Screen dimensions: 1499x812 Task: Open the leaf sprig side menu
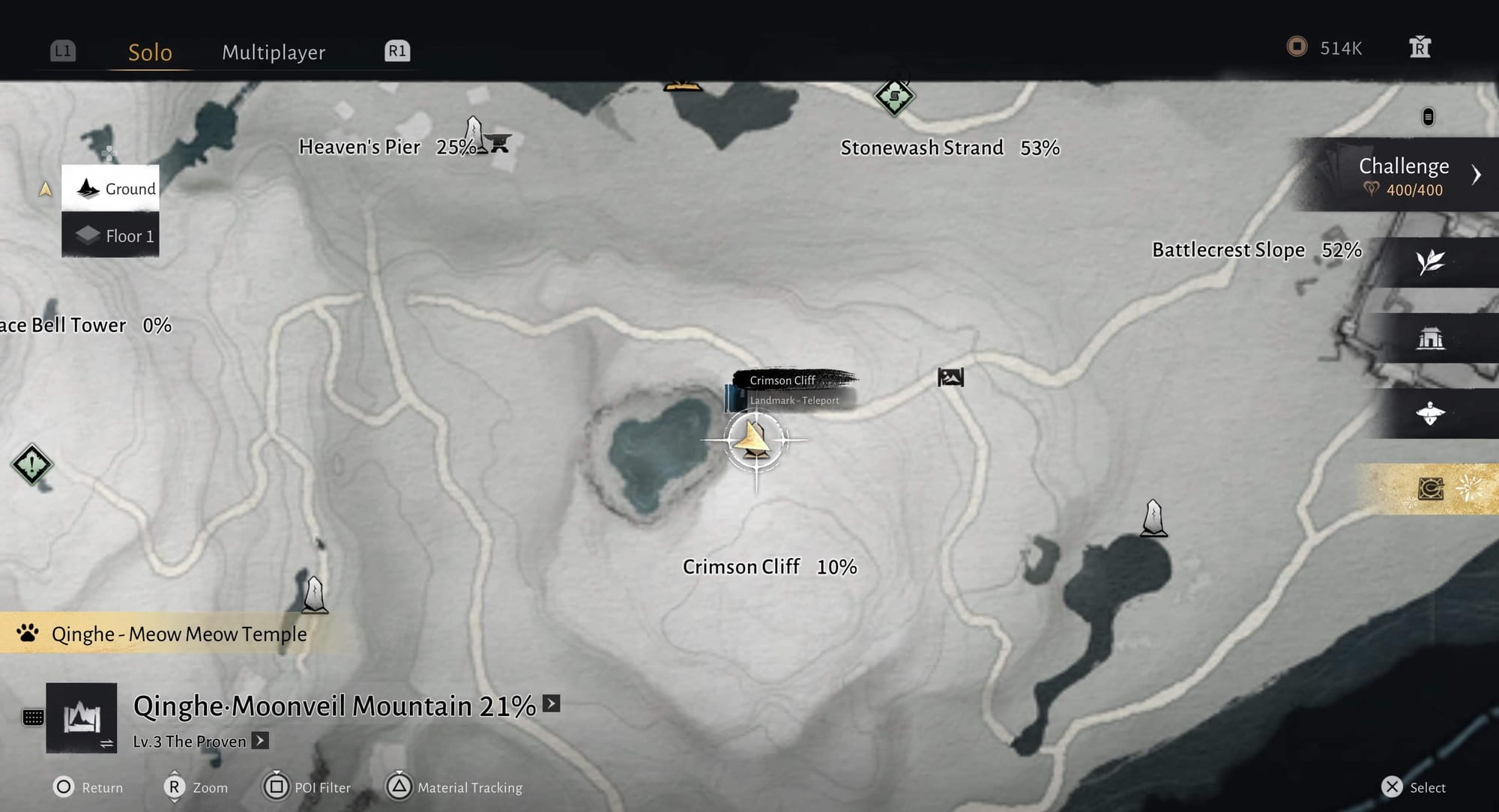click(x=1430, y=262)
